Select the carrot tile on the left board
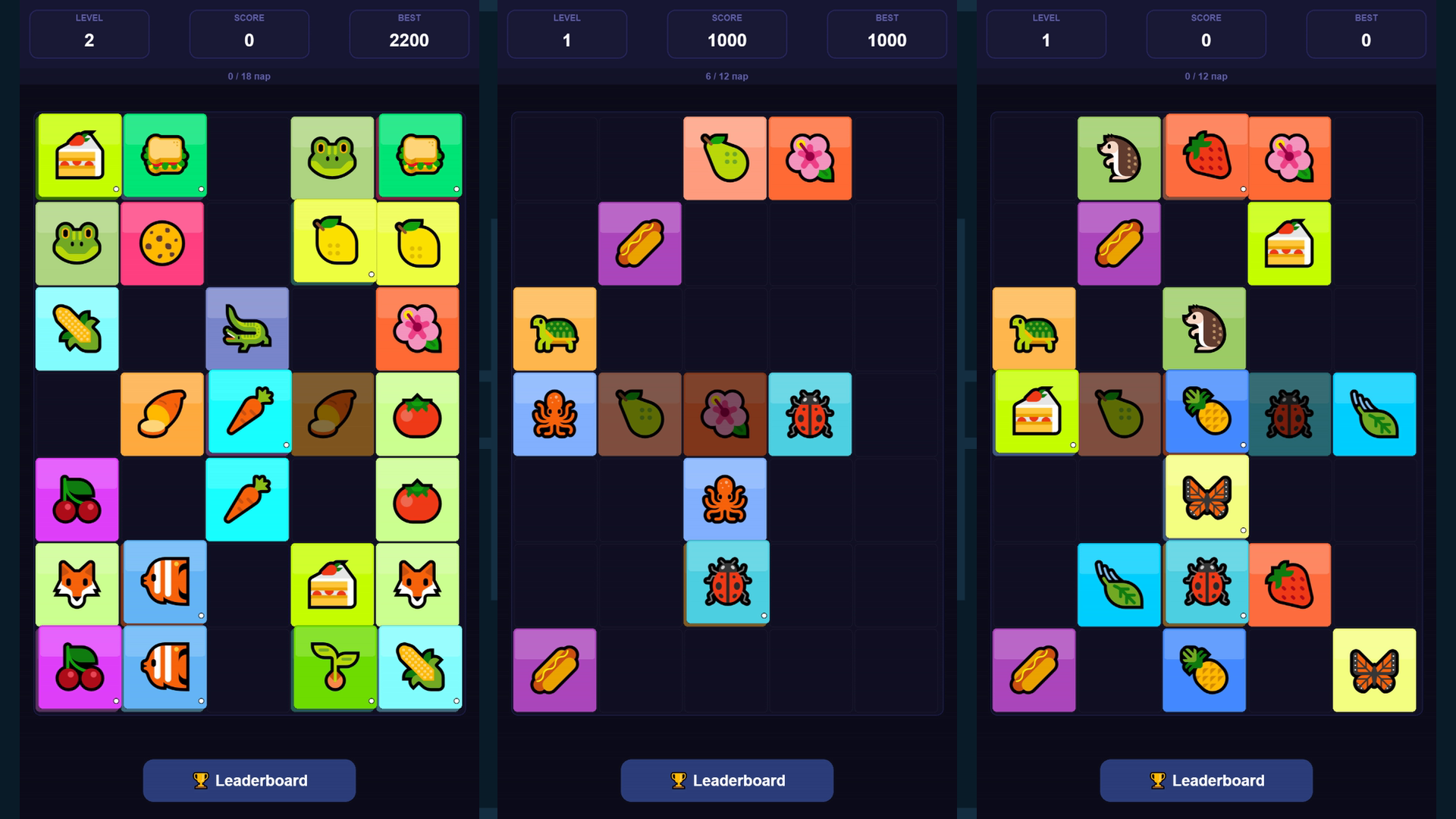The height and width of the screenshot is (819, 1456). (247, 414)
